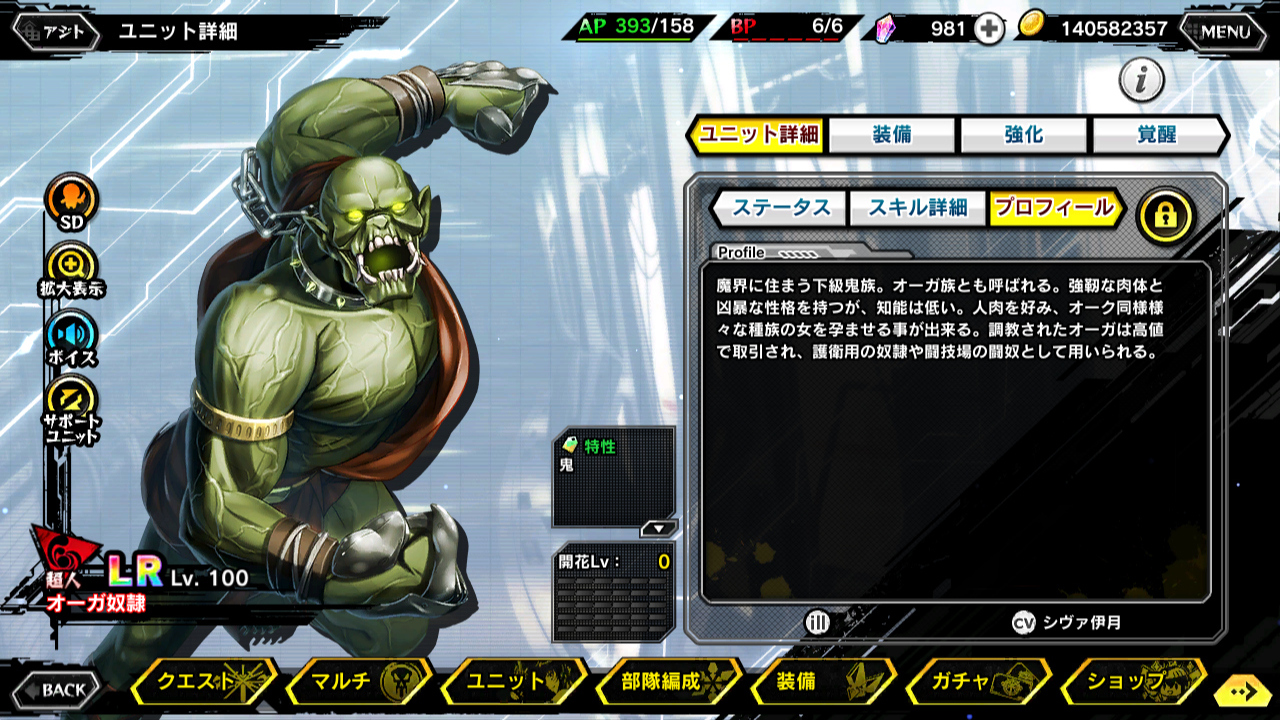This screenshot has height=720, width=1280.
Task: Show the スキル詳細 sub-tab
Action: pos(917,208)
